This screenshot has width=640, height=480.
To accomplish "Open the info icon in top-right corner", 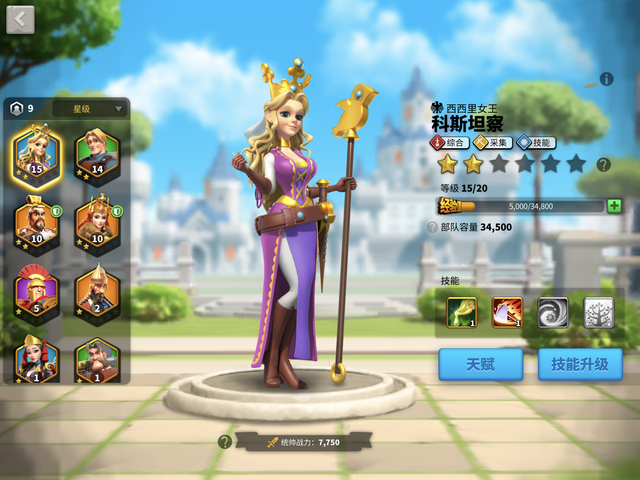I will 606,79.
